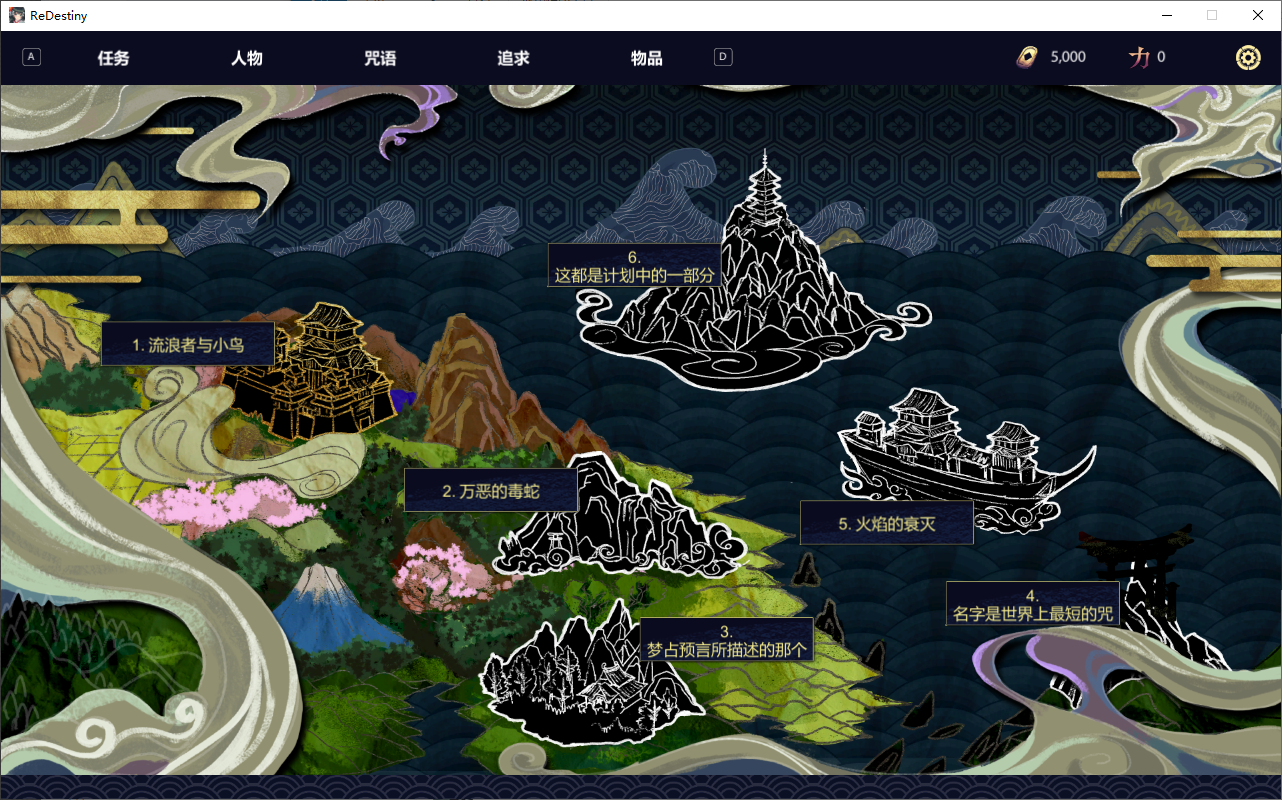Close the ReDestiny window
This screenshot has width=1282, height=800.
[x=1258, y=15]
